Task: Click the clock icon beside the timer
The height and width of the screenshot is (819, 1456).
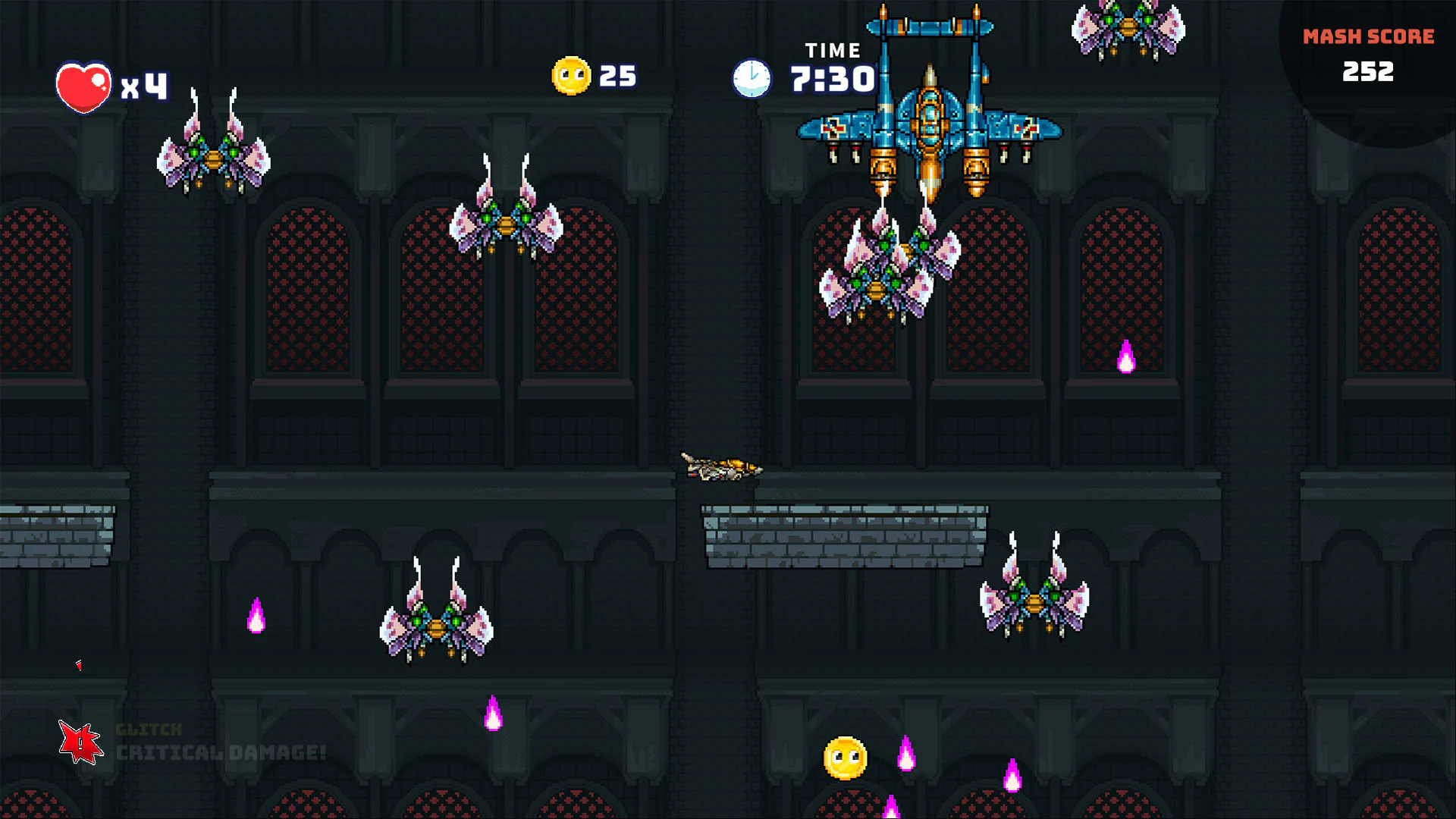Action: point(752,78)
